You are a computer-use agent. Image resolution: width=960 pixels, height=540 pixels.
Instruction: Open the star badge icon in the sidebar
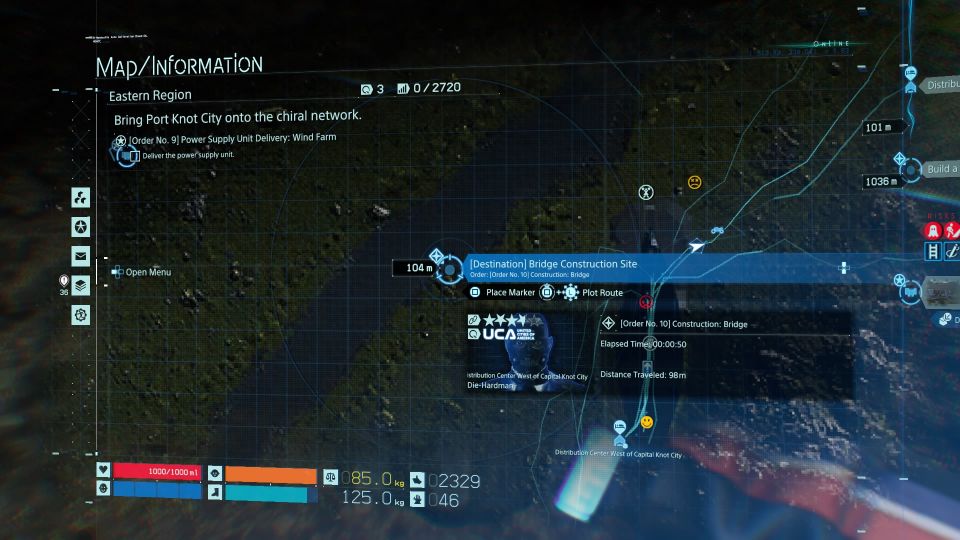(81, 226)
